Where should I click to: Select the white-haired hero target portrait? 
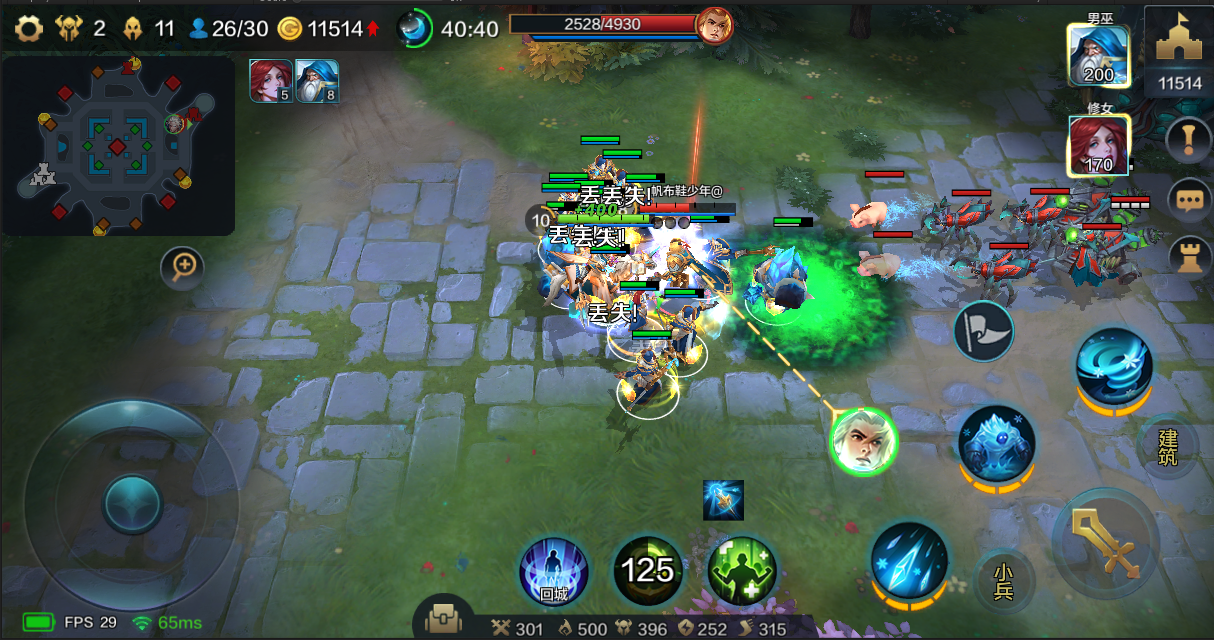click(863, 441)
